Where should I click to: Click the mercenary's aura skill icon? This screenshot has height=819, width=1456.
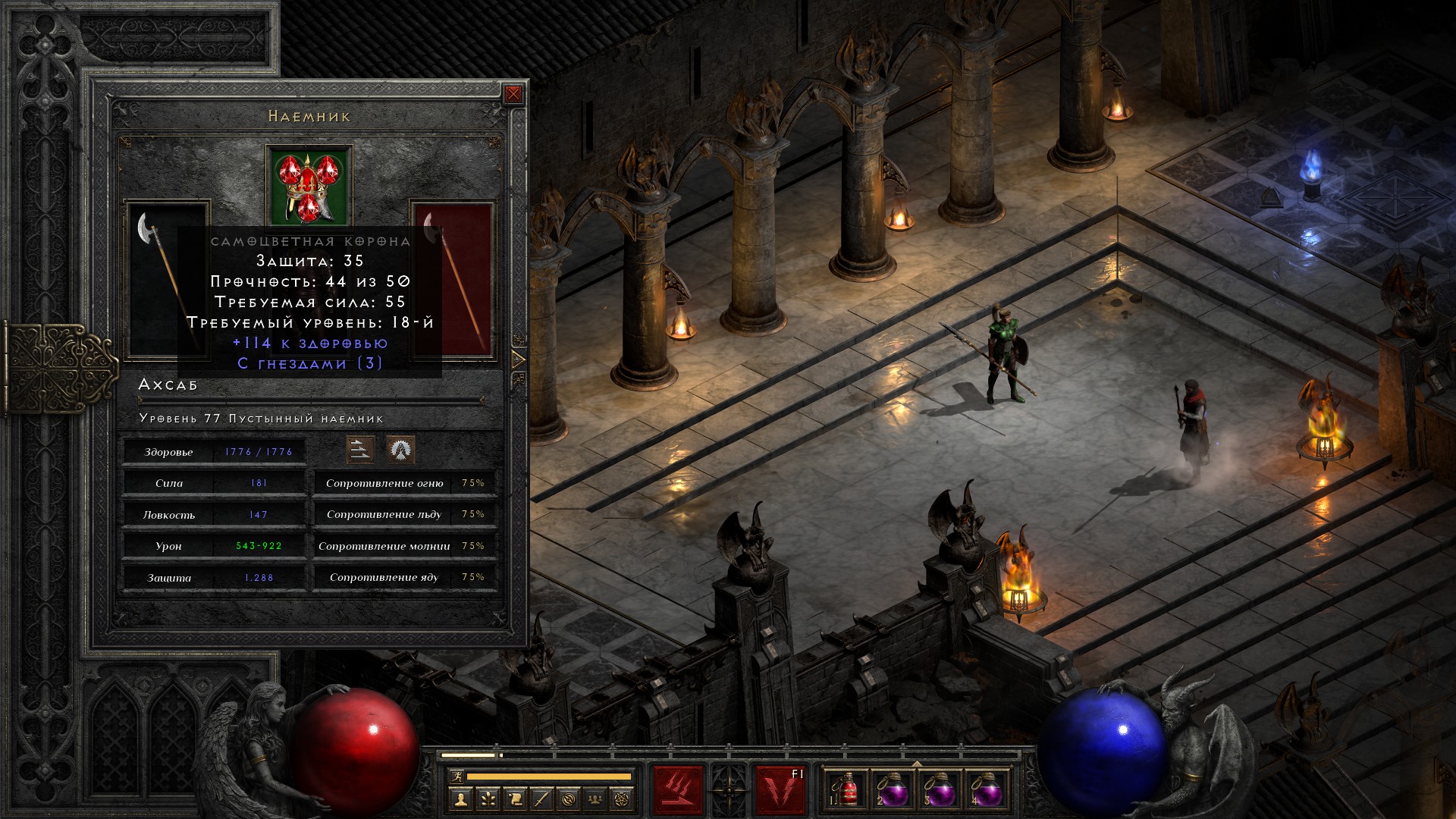click(x=400, y=450)
